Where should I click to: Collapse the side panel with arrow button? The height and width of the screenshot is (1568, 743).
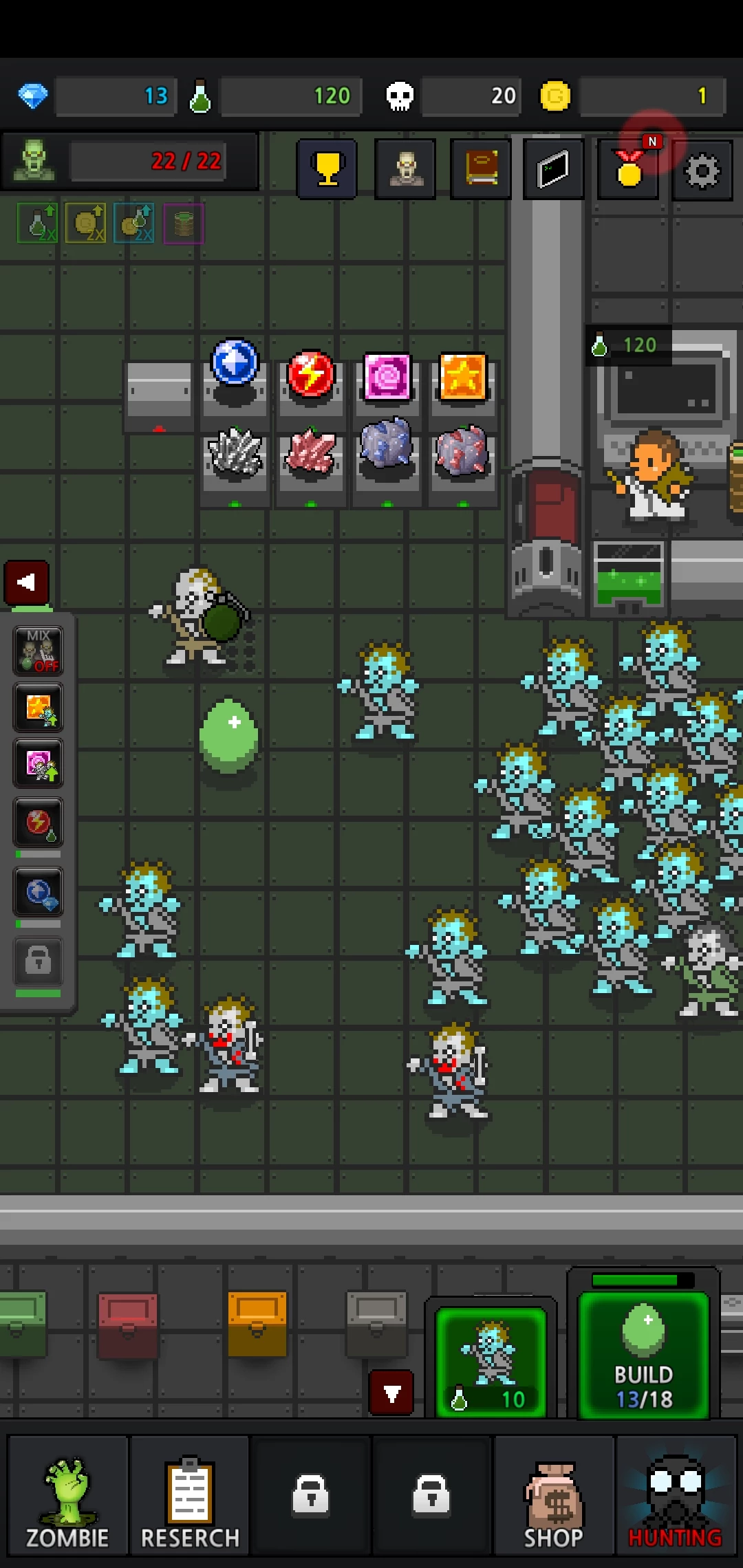click(27, 582)
